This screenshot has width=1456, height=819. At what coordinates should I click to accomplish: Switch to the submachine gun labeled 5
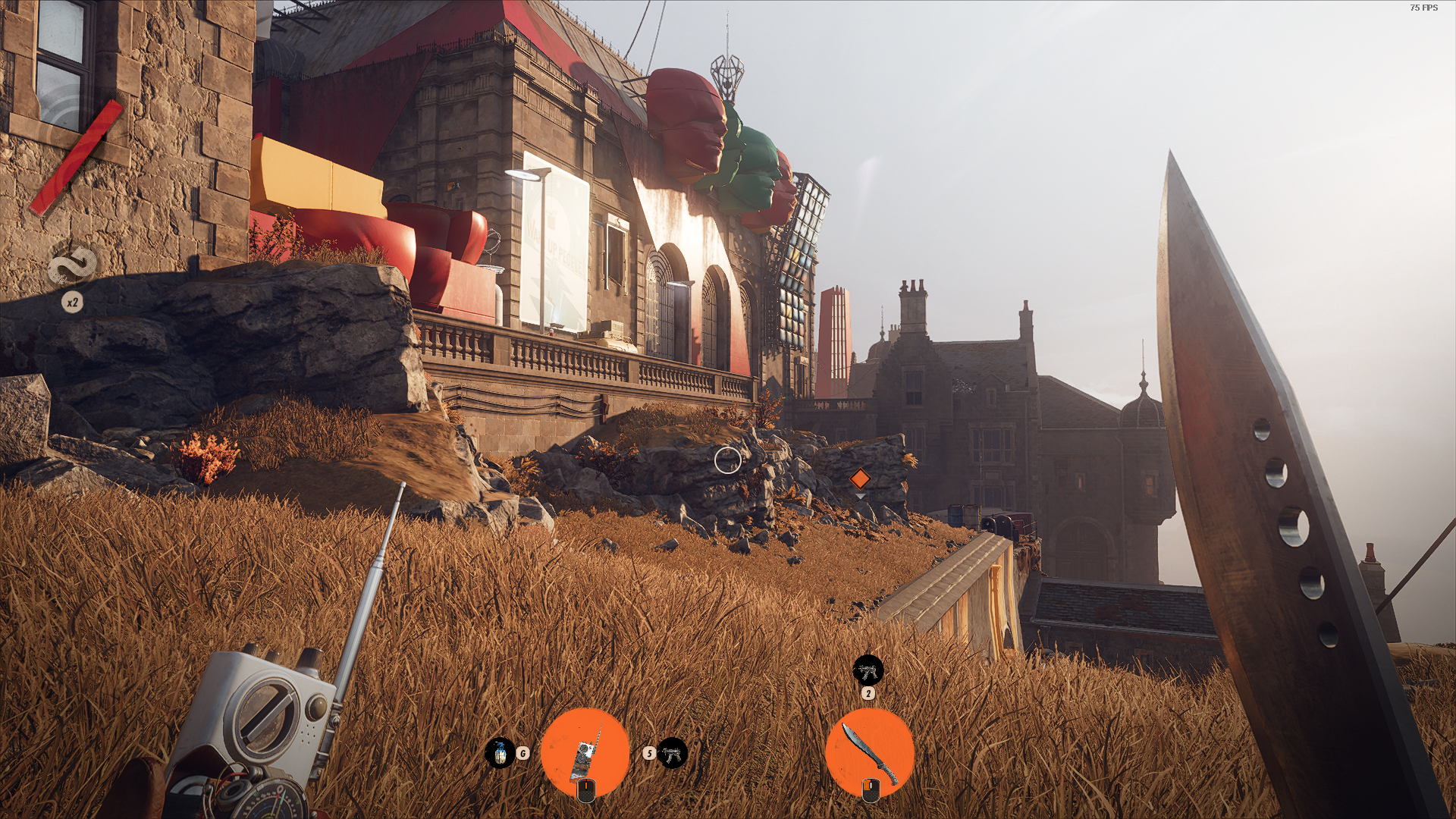pyautogui.click(x=672, y=753)
